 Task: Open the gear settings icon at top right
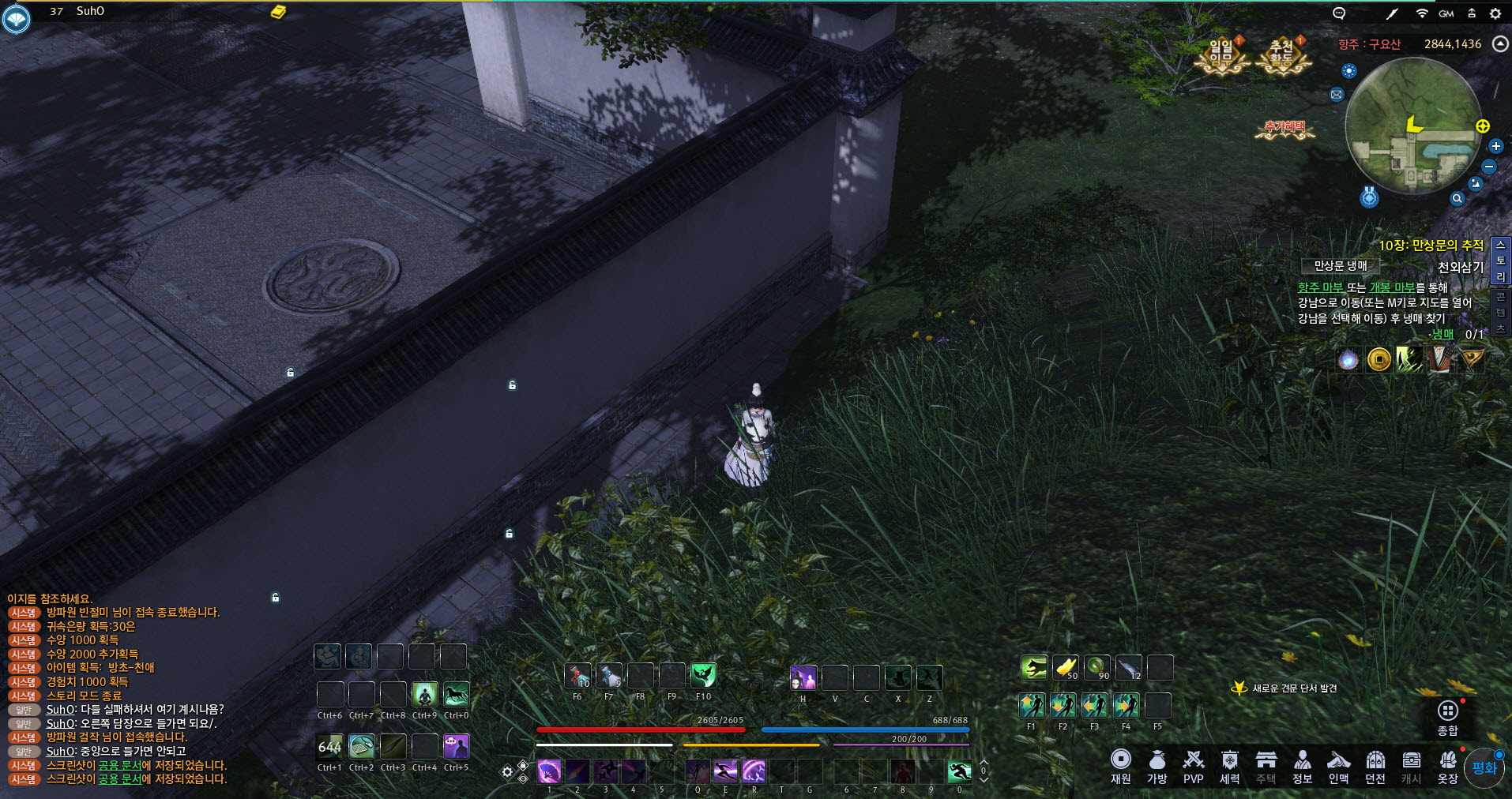point(1495,13)
